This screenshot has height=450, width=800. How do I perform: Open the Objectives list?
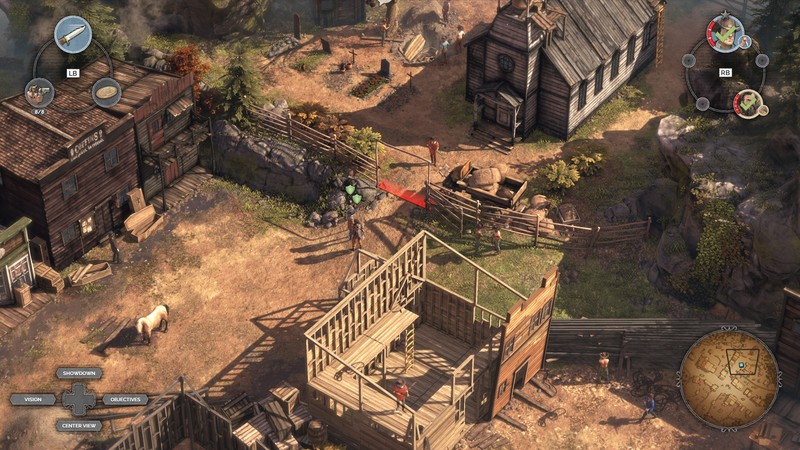coord(125,399)
